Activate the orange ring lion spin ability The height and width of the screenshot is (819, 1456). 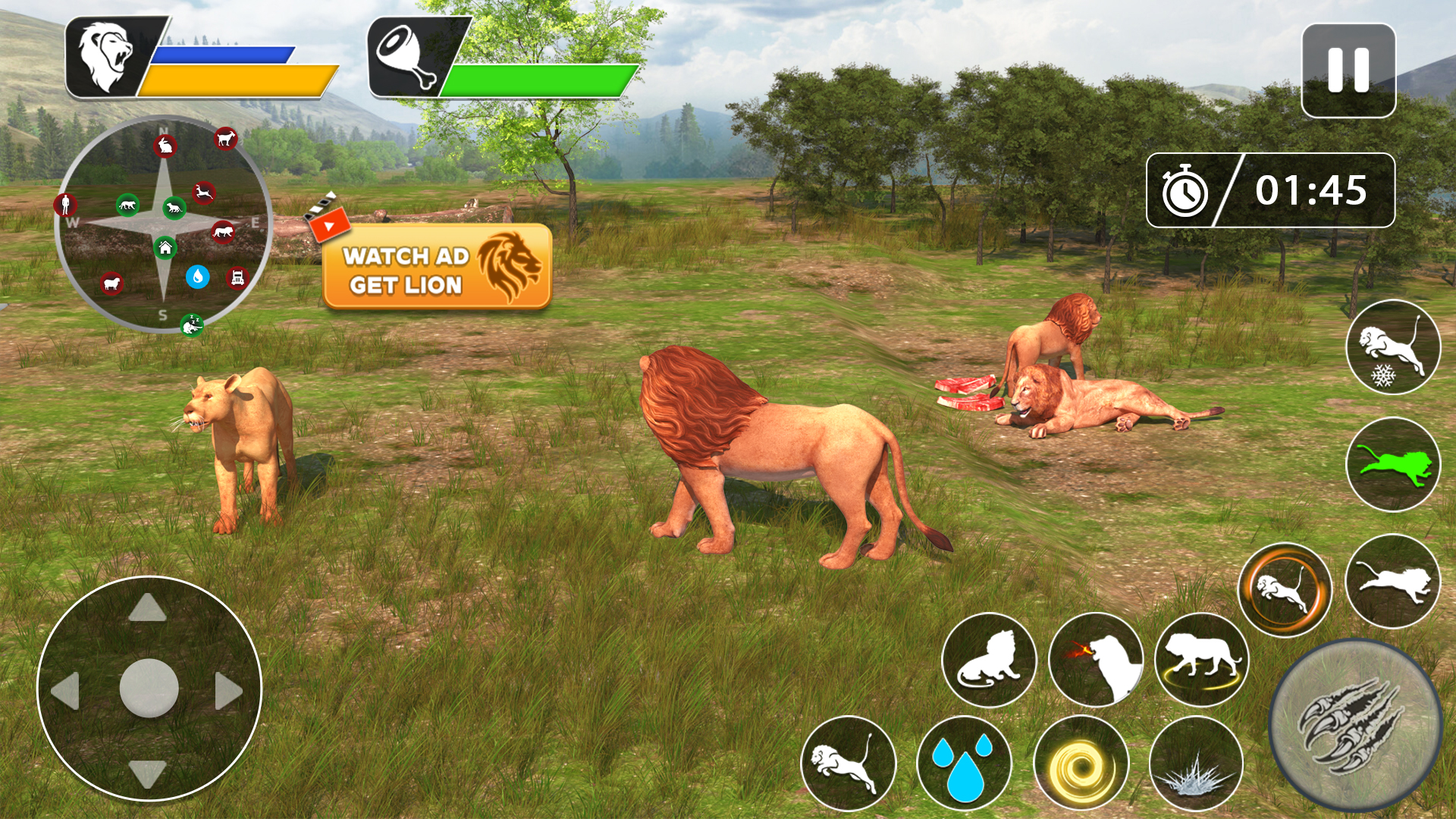pos(1285,590)
